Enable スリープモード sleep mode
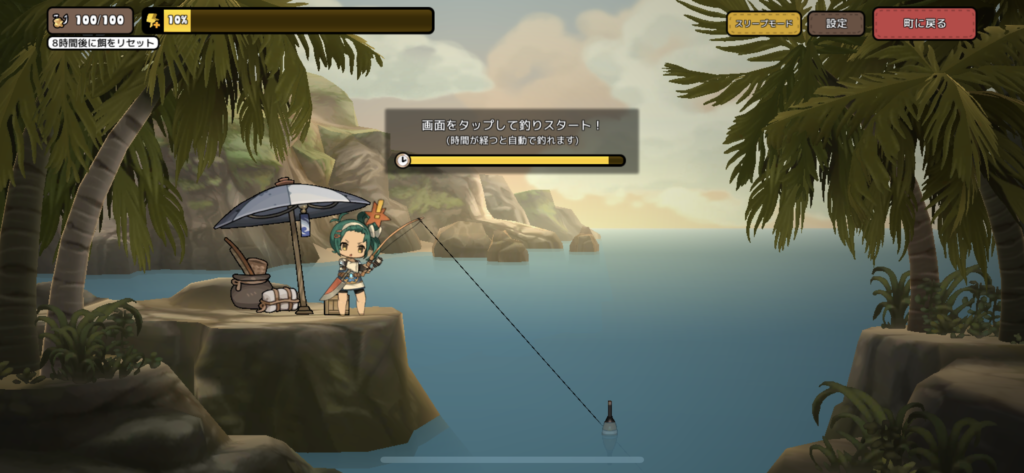 coord(764,23)
